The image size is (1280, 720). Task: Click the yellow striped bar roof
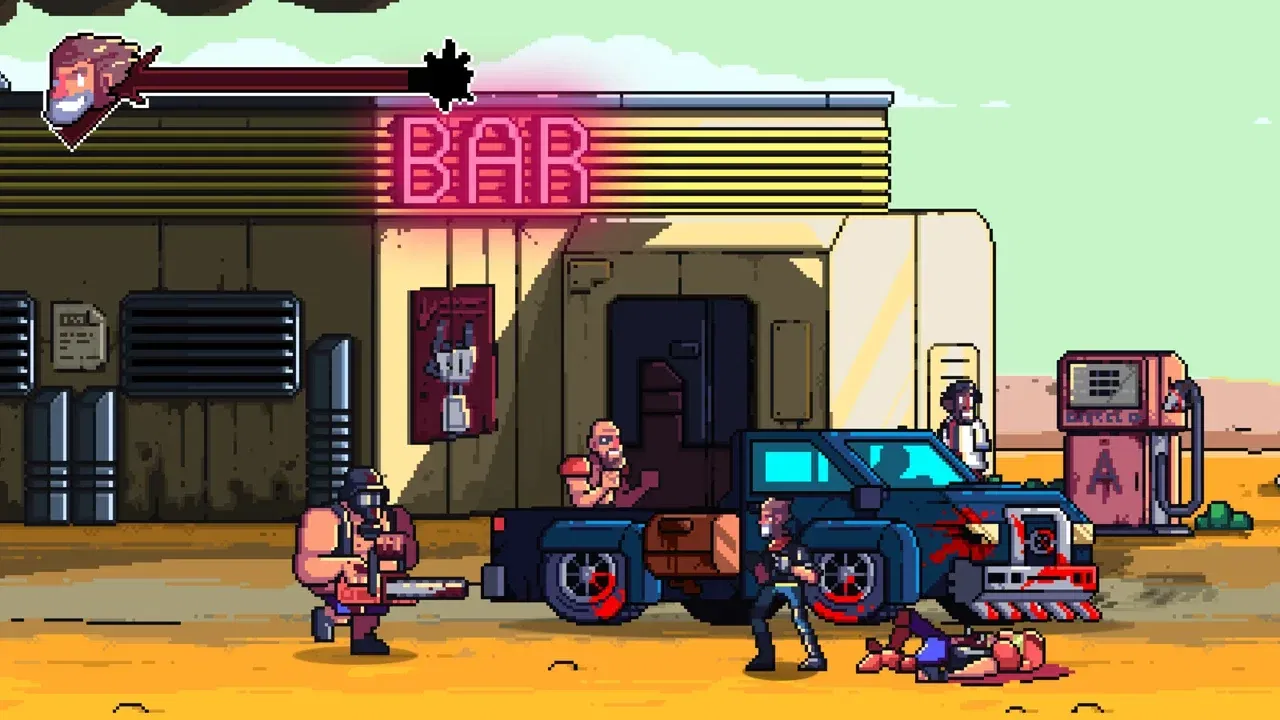(x=750, y=160)
